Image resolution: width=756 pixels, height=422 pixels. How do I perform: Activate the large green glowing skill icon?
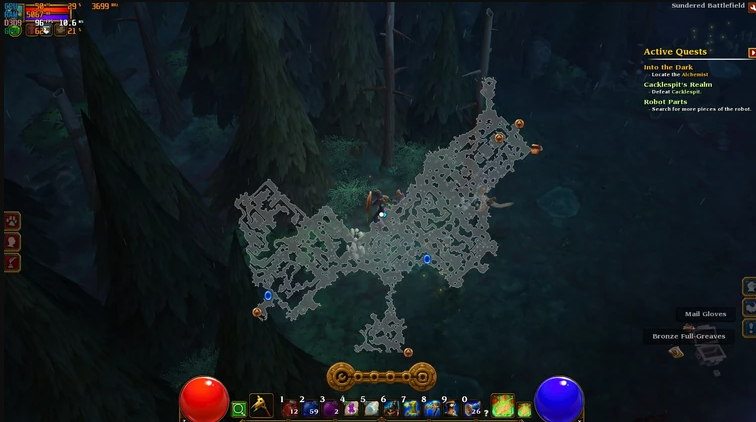coord(502,405)
